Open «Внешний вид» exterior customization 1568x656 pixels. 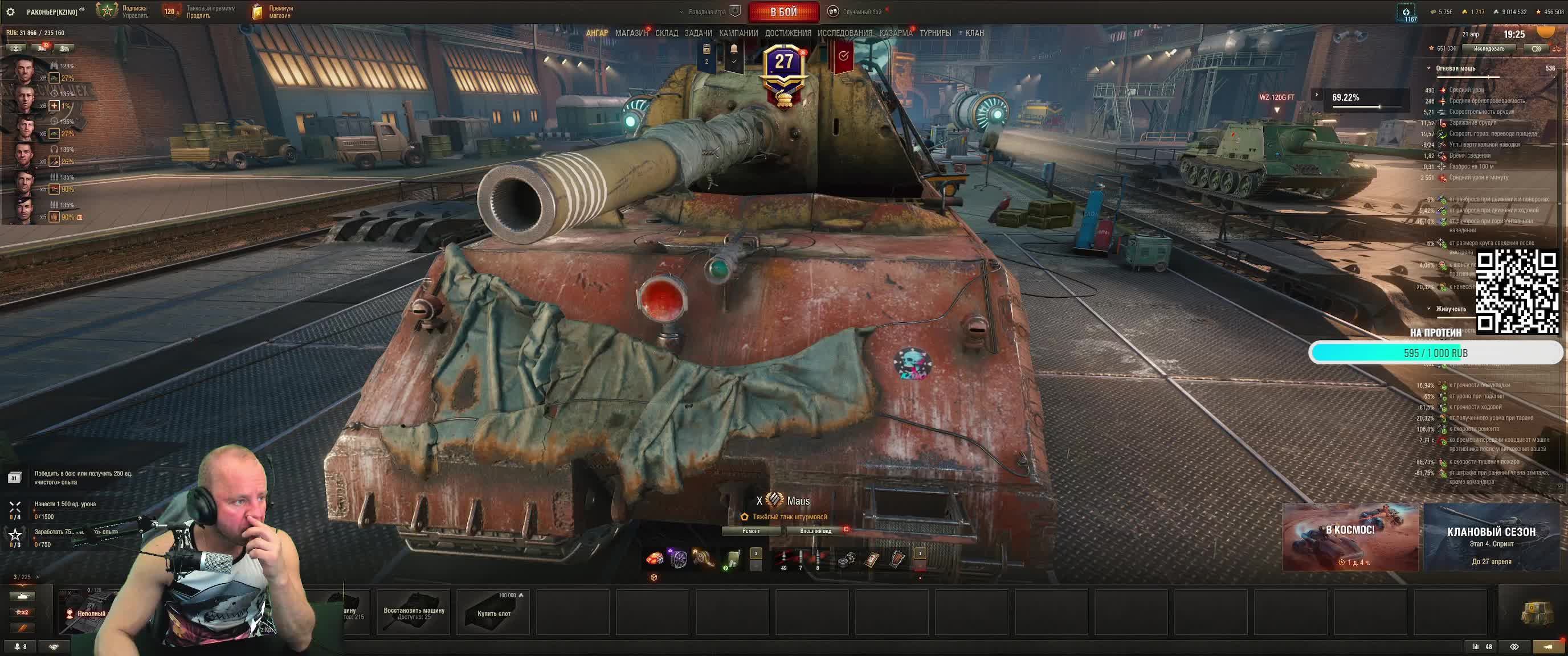(816, 531)
